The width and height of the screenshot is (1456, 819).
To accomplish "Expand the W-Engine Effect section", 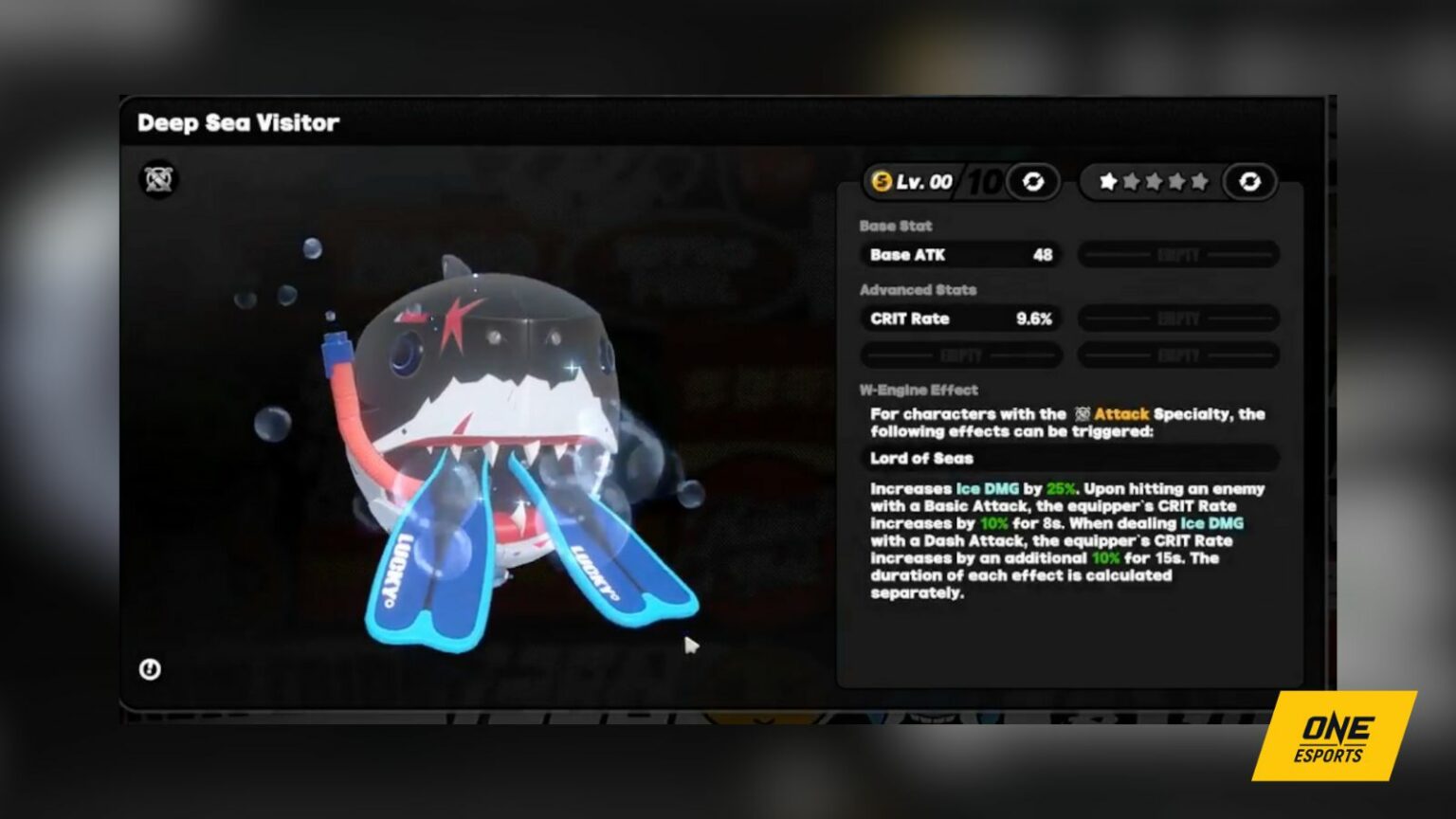I will 919,390.
